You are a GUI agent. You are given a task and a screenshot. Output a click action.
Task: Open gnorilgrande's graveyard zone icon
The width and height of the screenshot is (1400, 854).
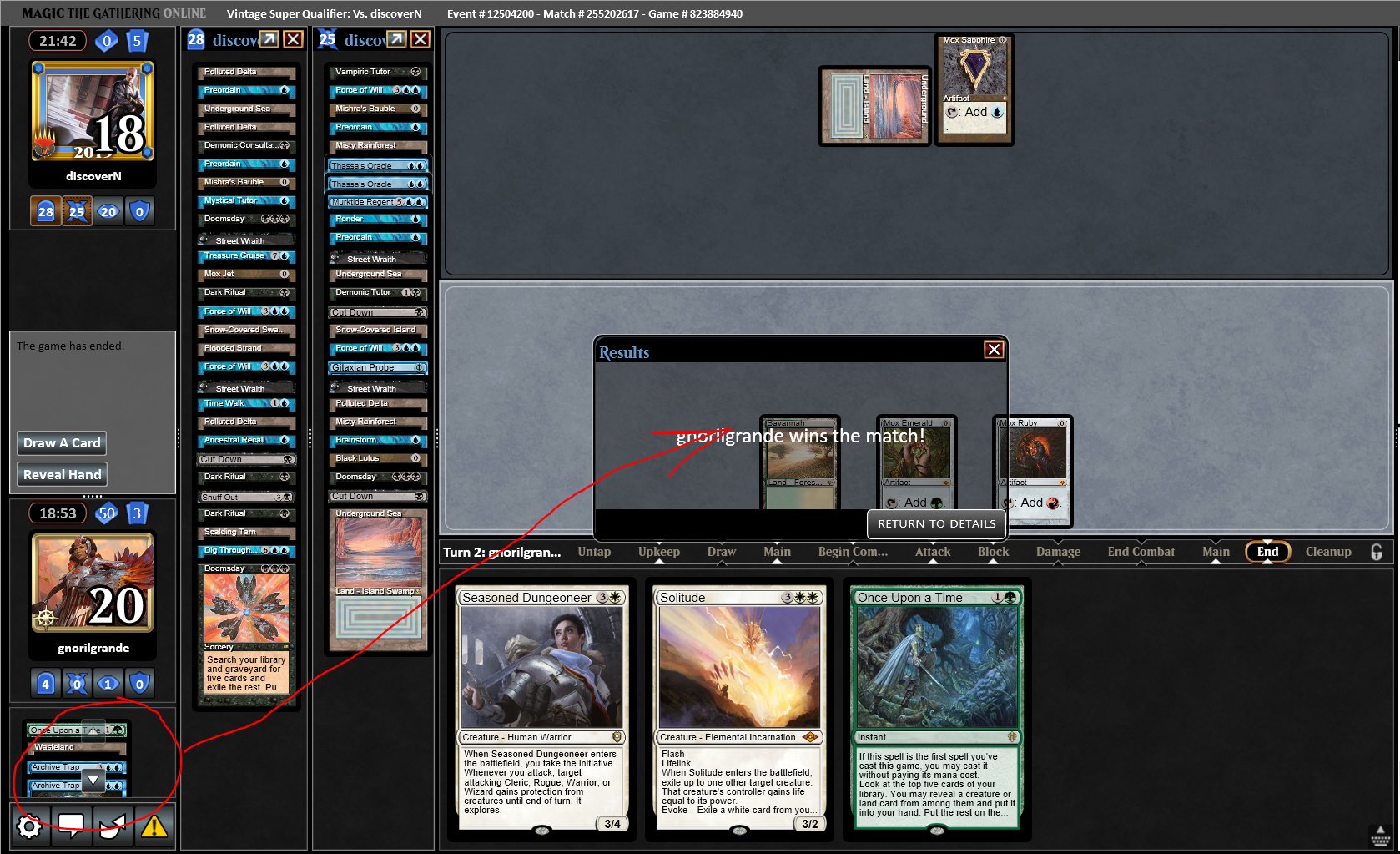coord(44,683)
